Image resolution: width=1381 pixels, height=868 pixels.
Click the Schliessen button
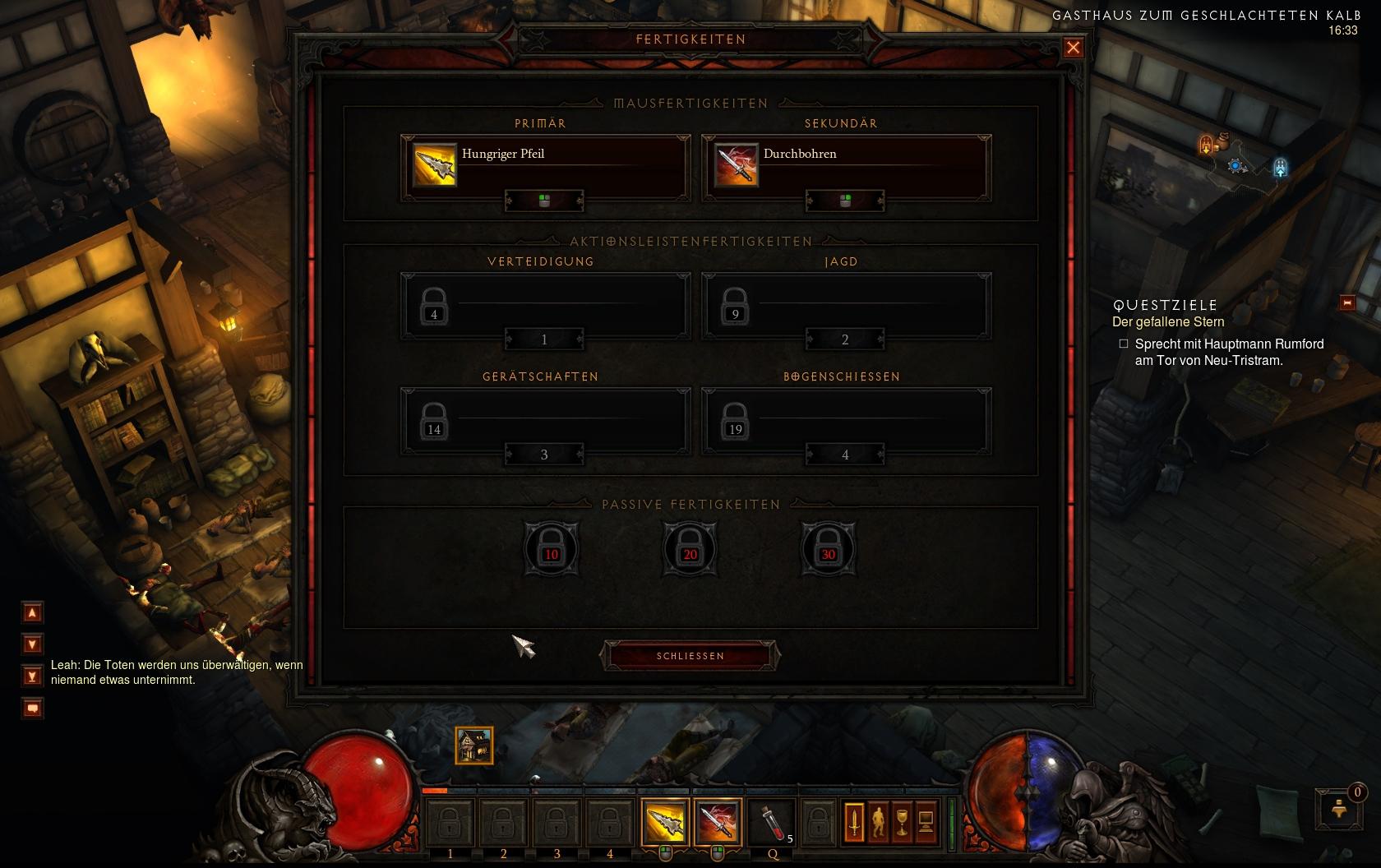coord(690,656)
